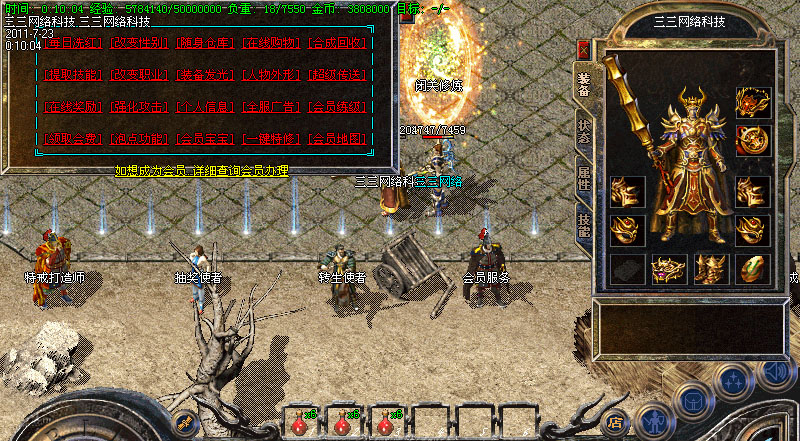Close the character equipment panel
Screen dimensions: 800x441
[x=584, y=49]
